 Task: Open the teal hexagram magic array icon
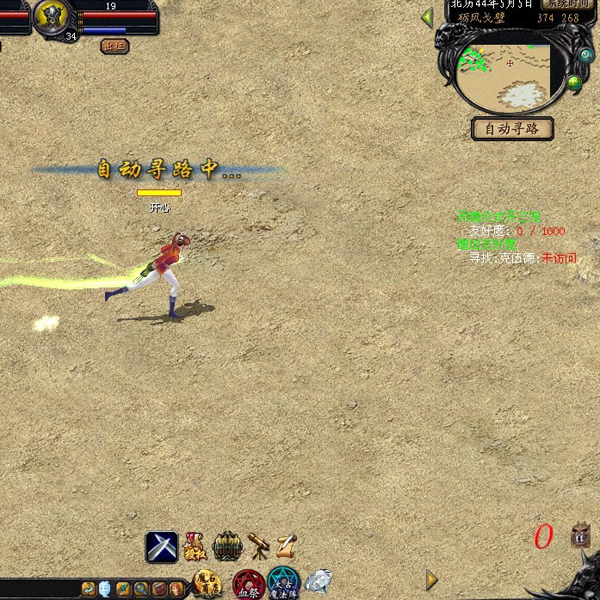point(283,582)
